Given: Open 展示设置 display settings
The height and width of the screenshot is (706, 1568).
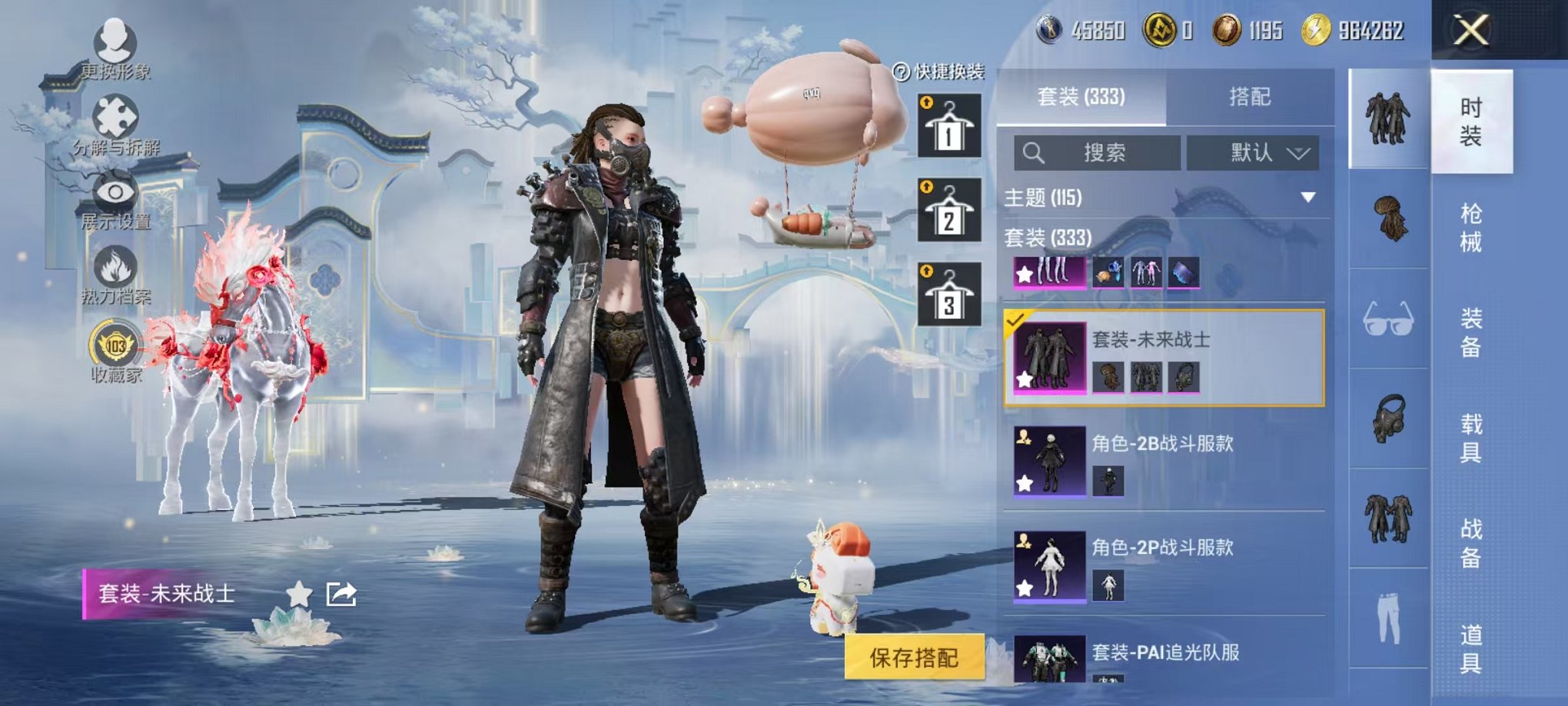Looking at the screenshot, I should 114,192.
